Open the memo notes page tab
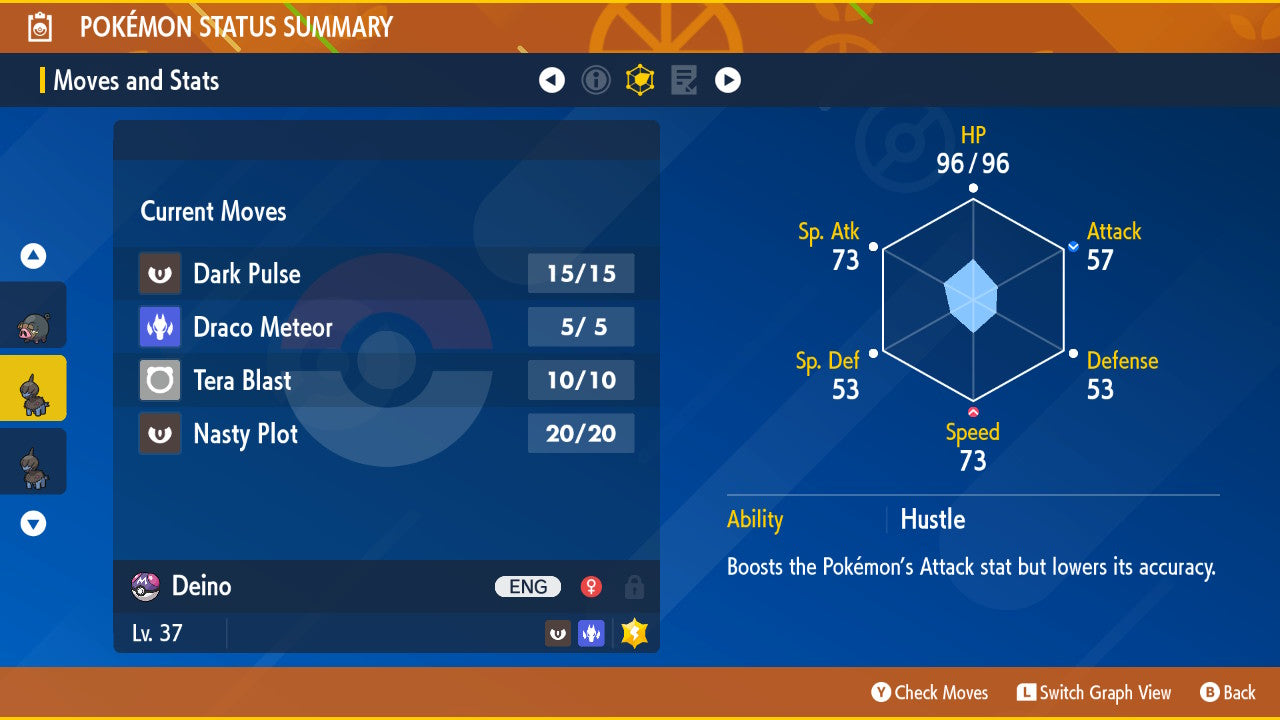1280x720 pixels. [x=684, y=80]
